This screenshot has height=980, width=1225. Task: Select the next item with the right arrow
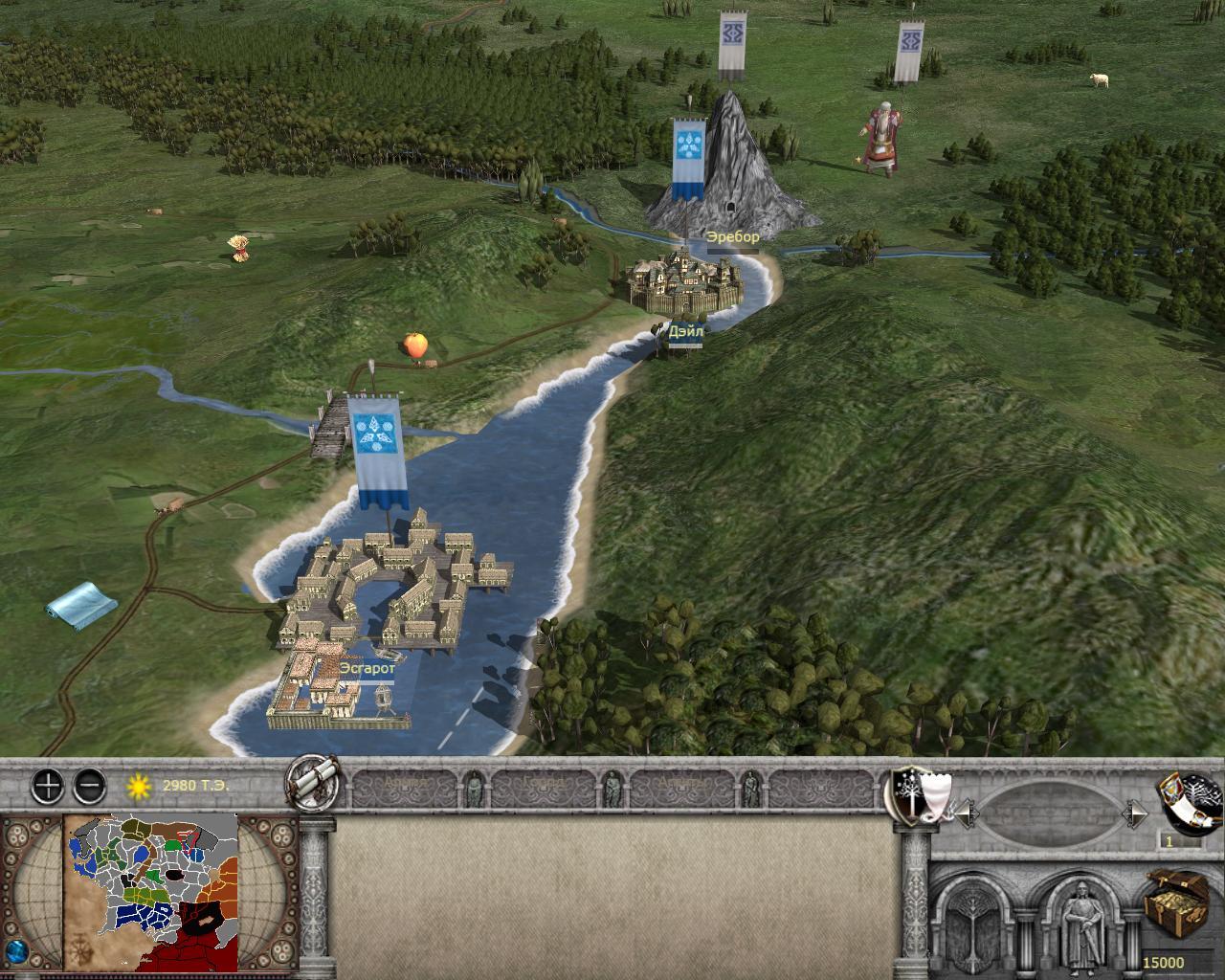(1135, 814)
